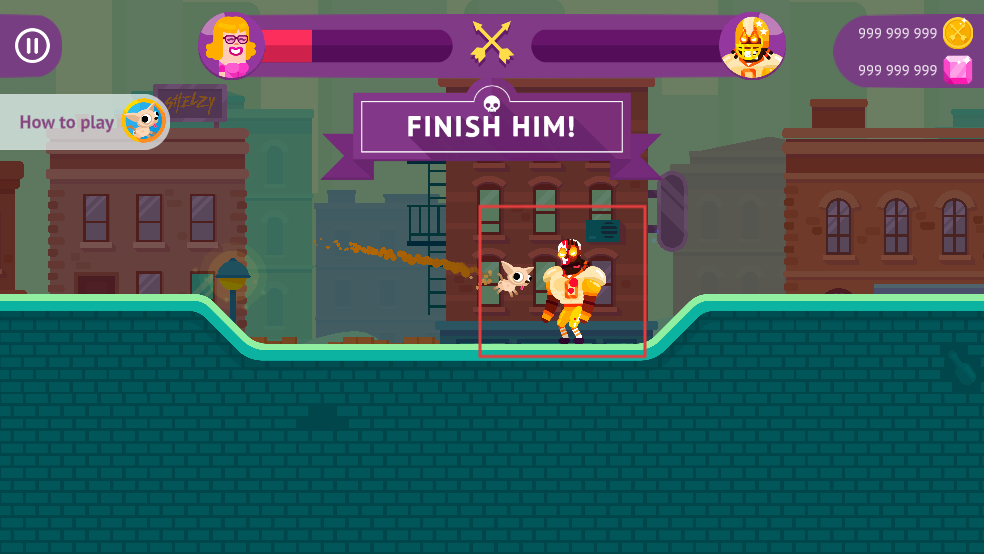Select the masked opponent avatar portrait

tap(752, 45)
